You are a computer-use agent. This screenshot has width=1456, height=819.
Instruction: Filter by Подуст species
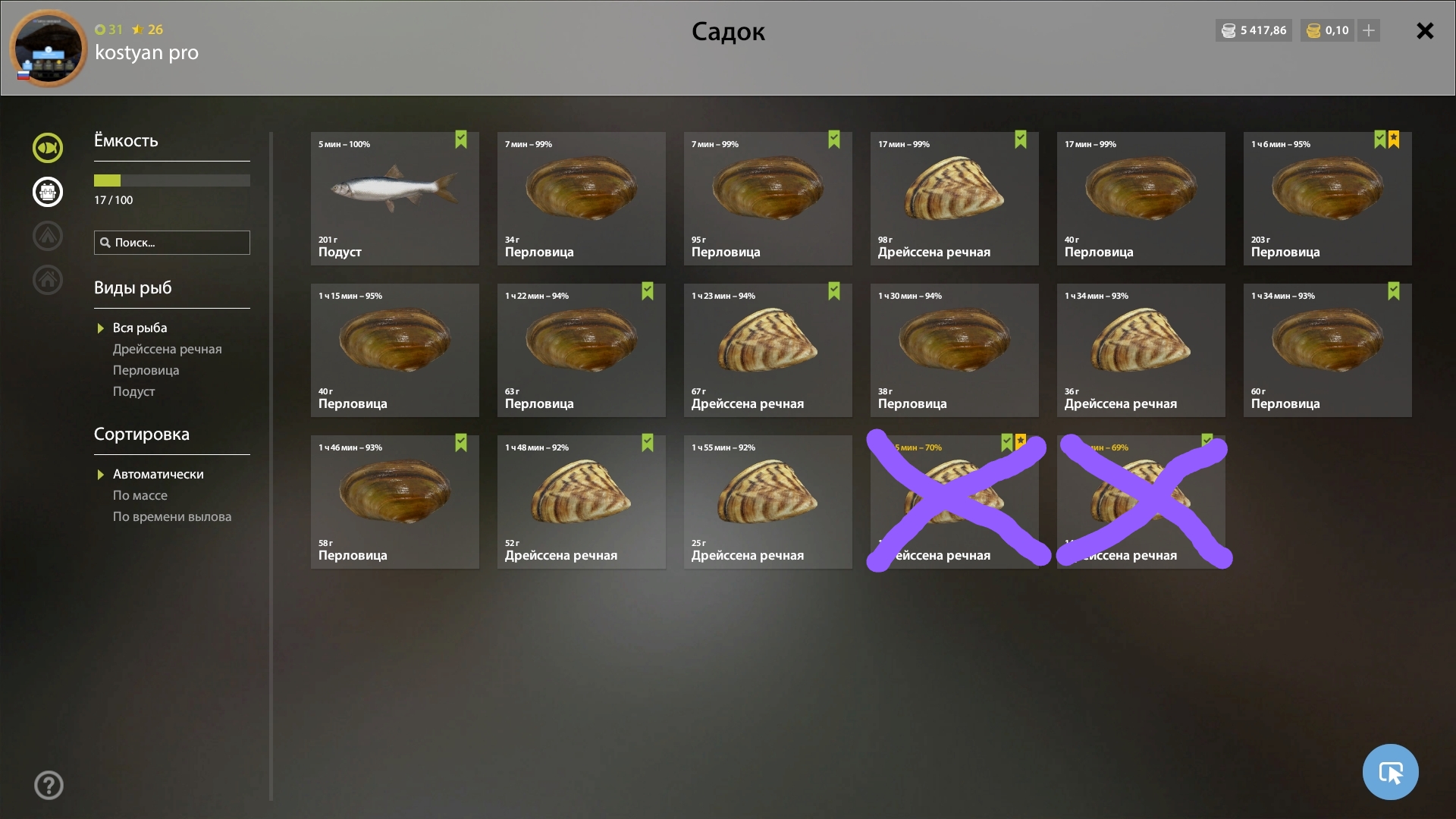coord(133,391)
